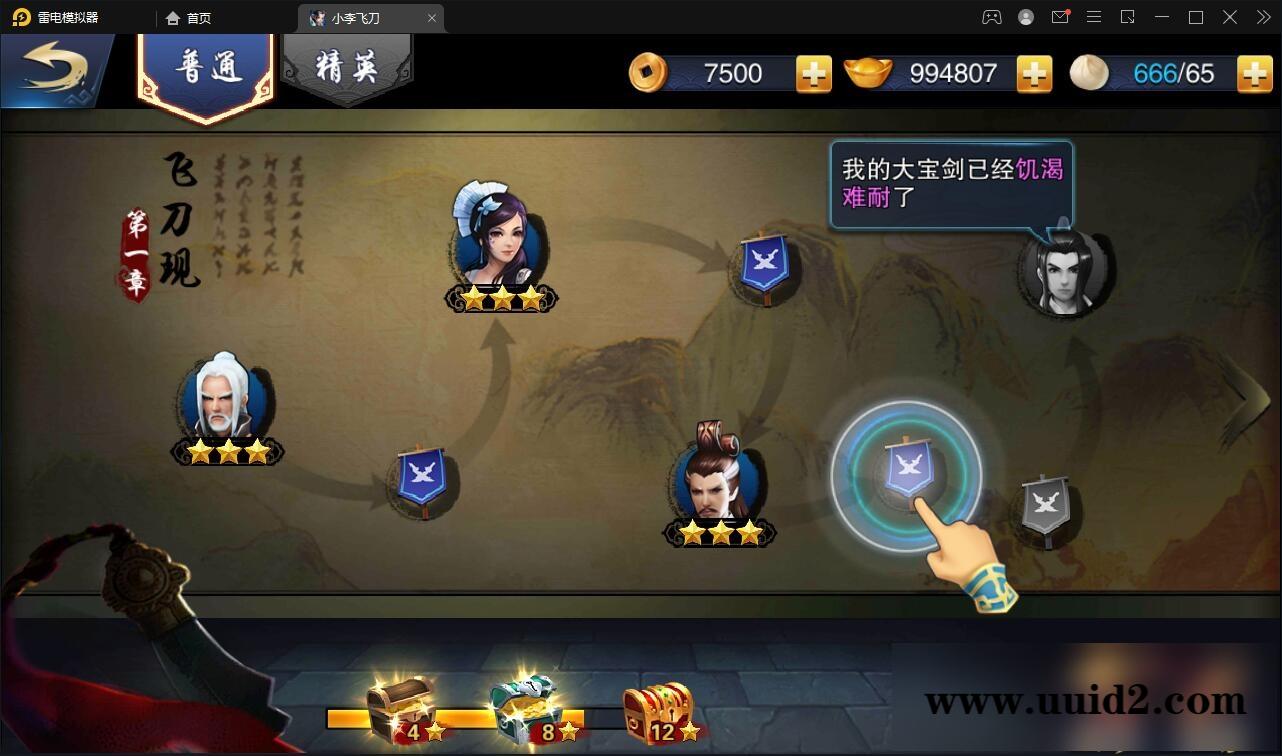Switch to the 精英 chapter tab

click(x=346, y=62)
